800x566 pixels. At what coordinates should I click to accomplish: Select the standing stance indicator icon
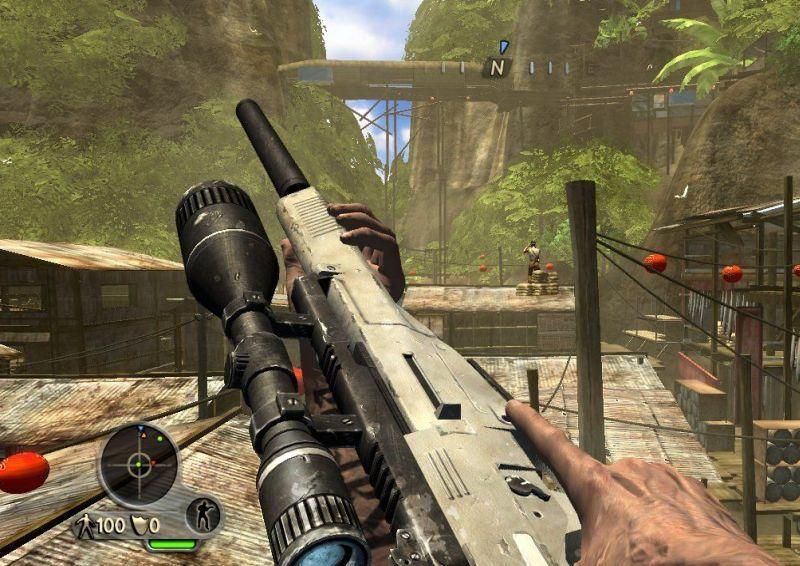pyautogui.click(x=202, y=516)
